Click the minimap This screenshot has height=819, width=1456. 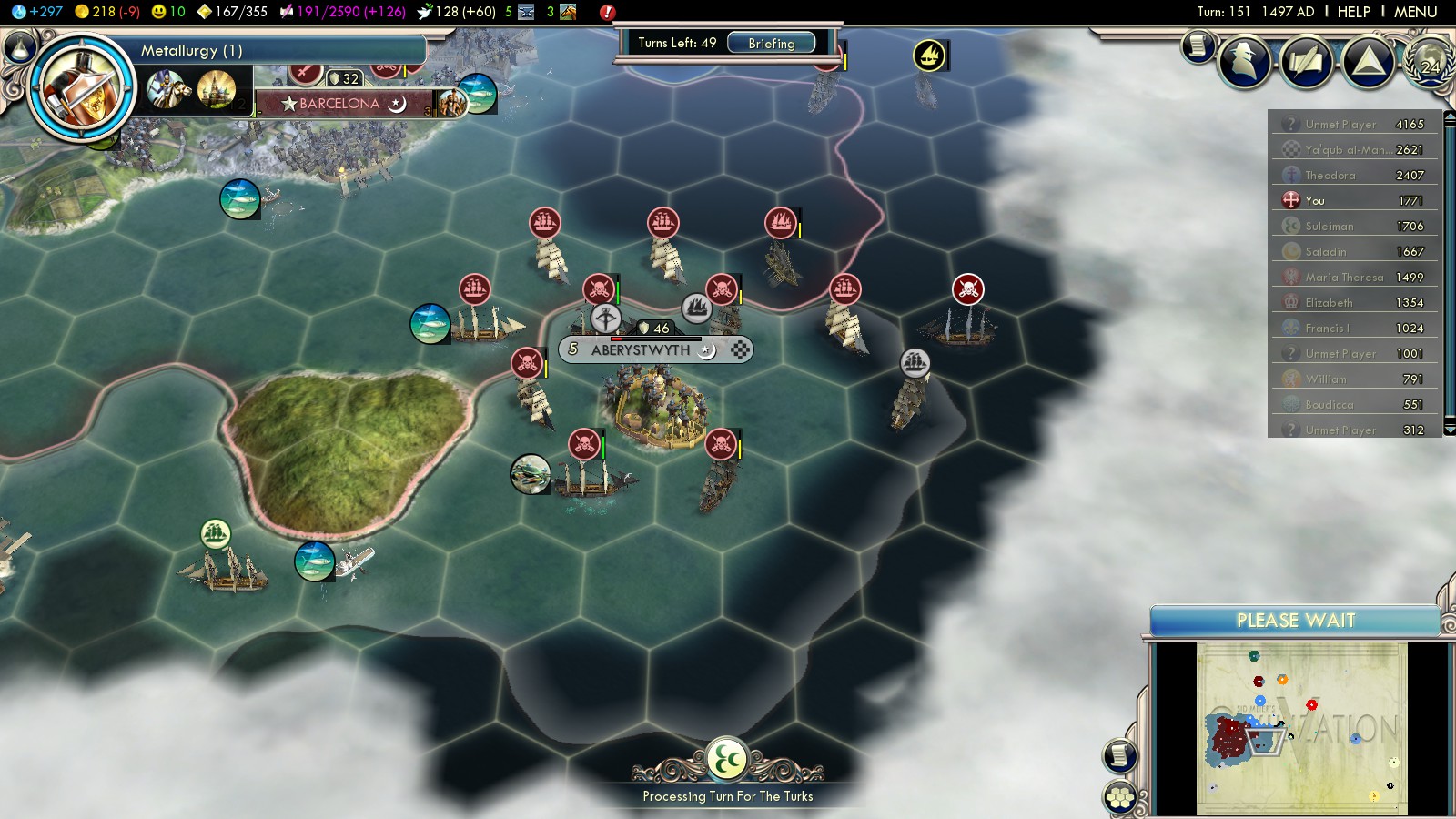(x=1301, y=728)
